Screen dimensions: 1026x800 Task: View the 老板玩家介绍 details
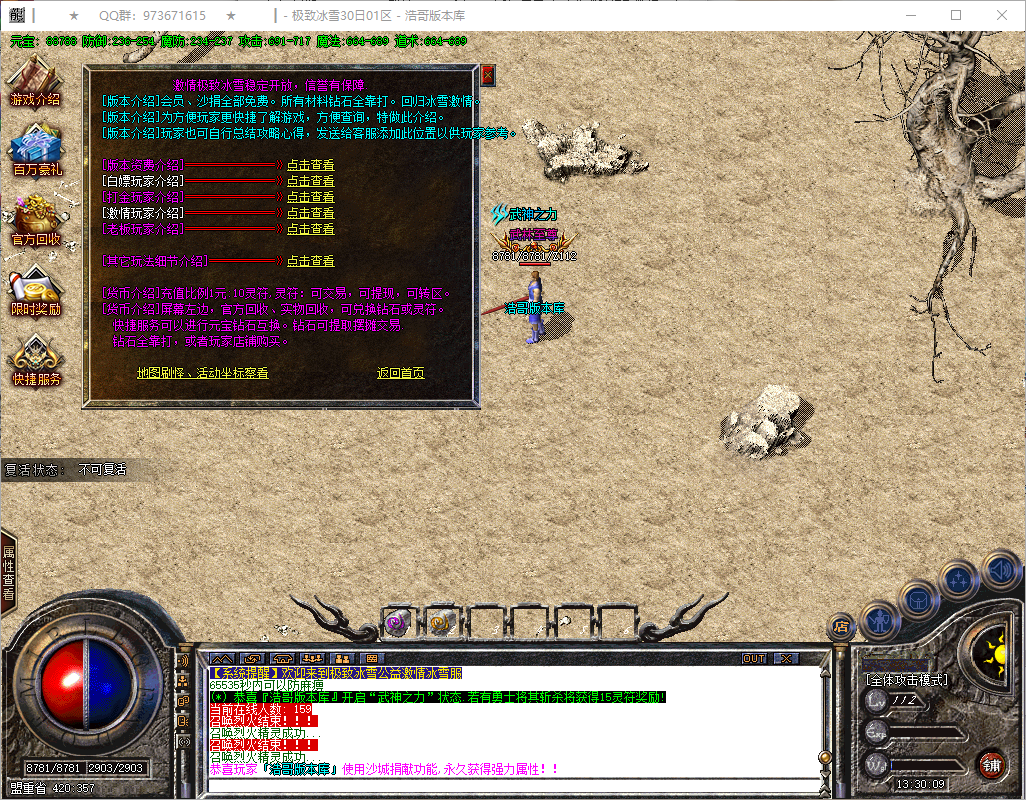[310, 229]
